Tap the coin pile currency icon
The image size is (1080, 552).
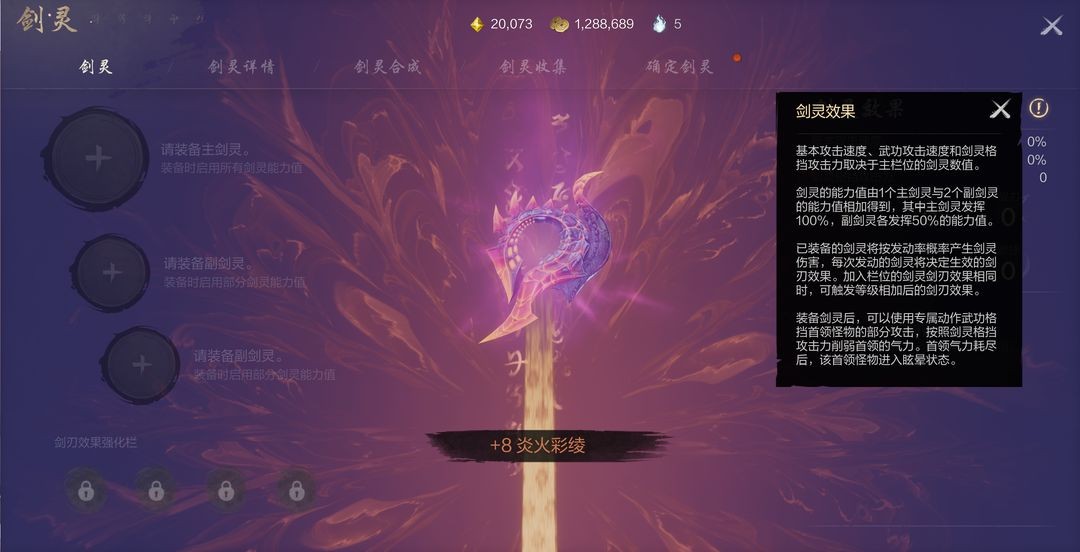point(560,24)
